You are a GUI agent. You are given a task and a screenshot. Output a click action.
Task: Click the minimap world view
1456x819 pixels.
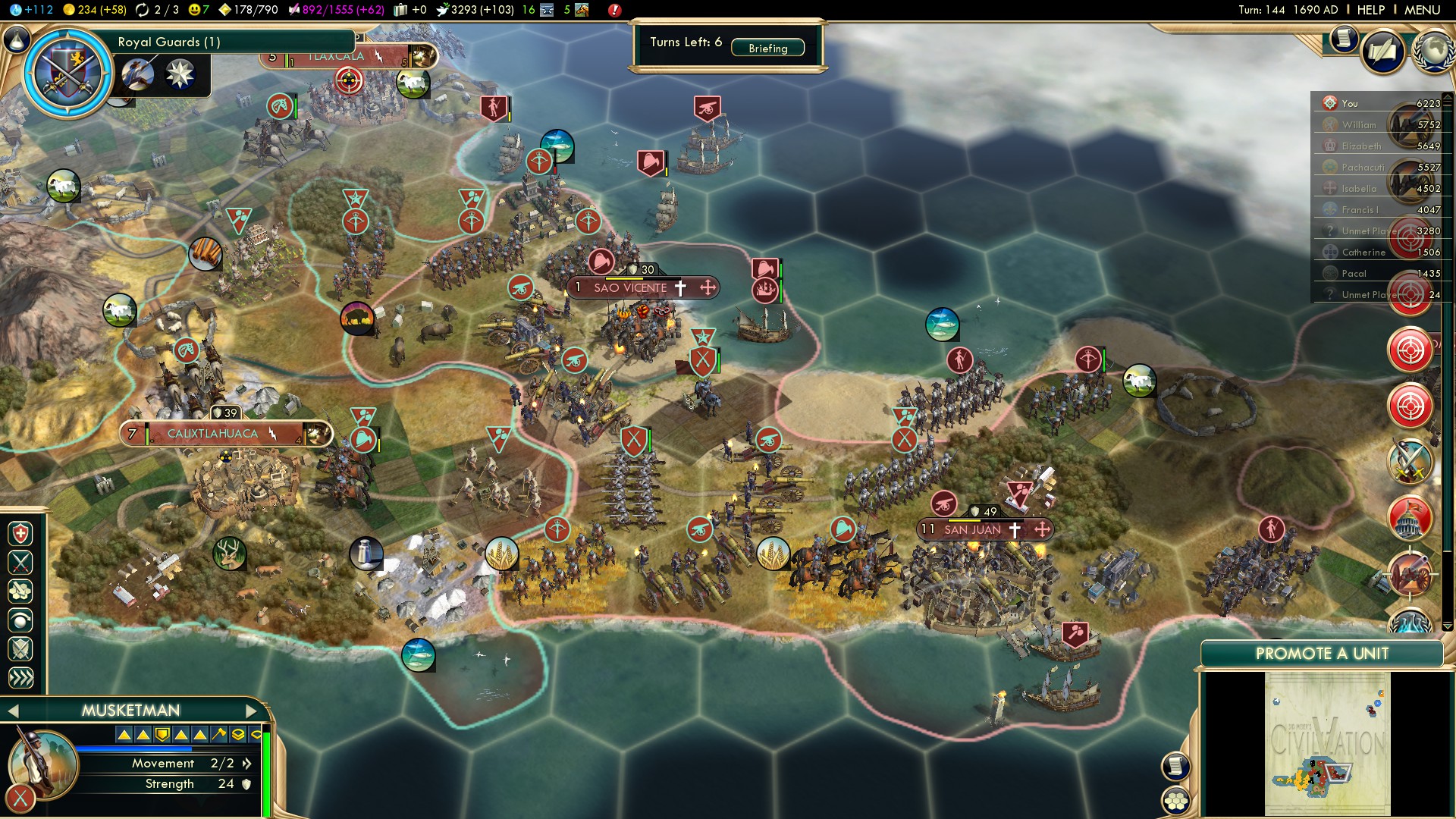tap(1327, 745)
